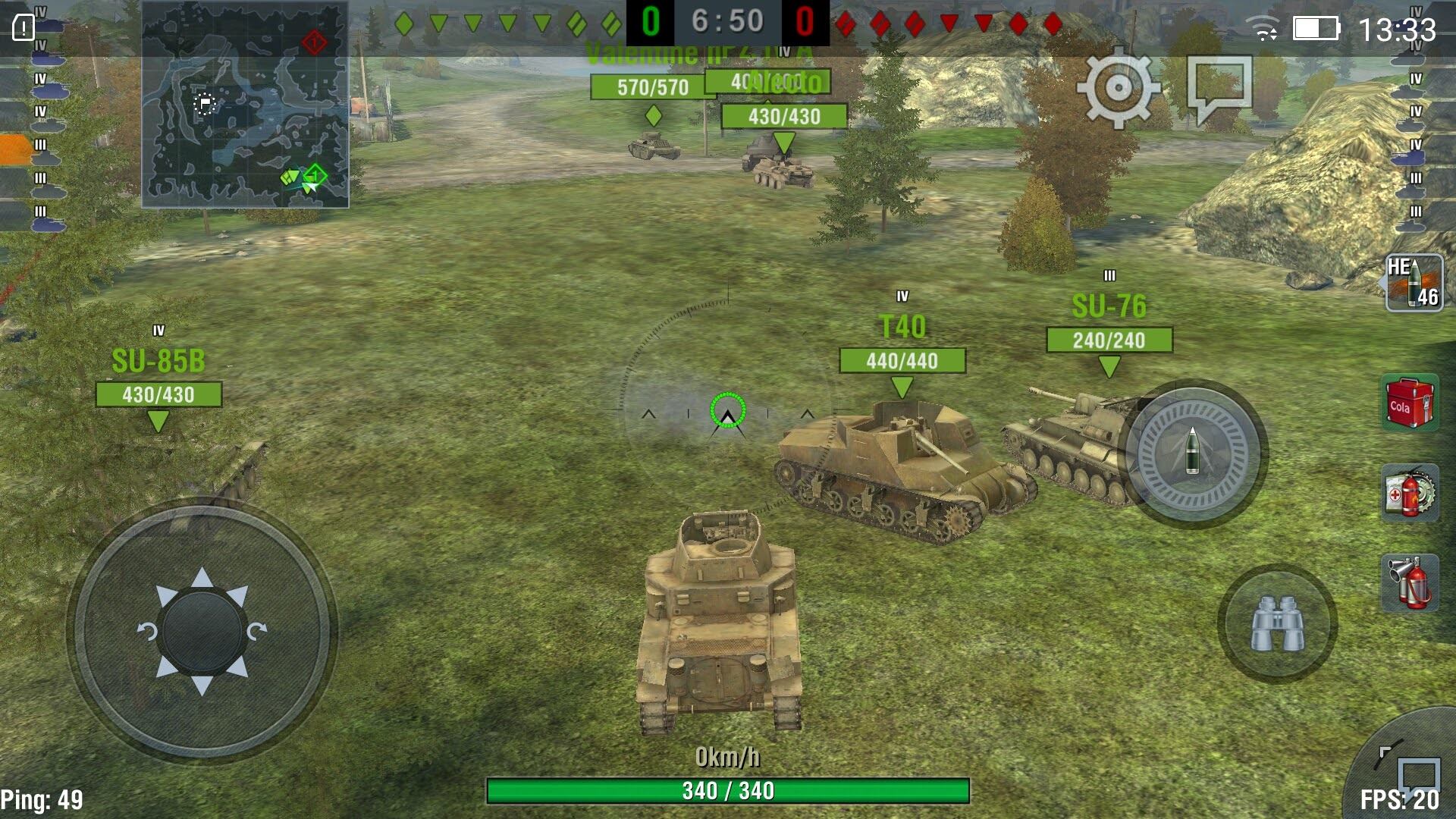
Task: Tap the exclamation notification icon in status bar
Action: [x=24, y=29]
